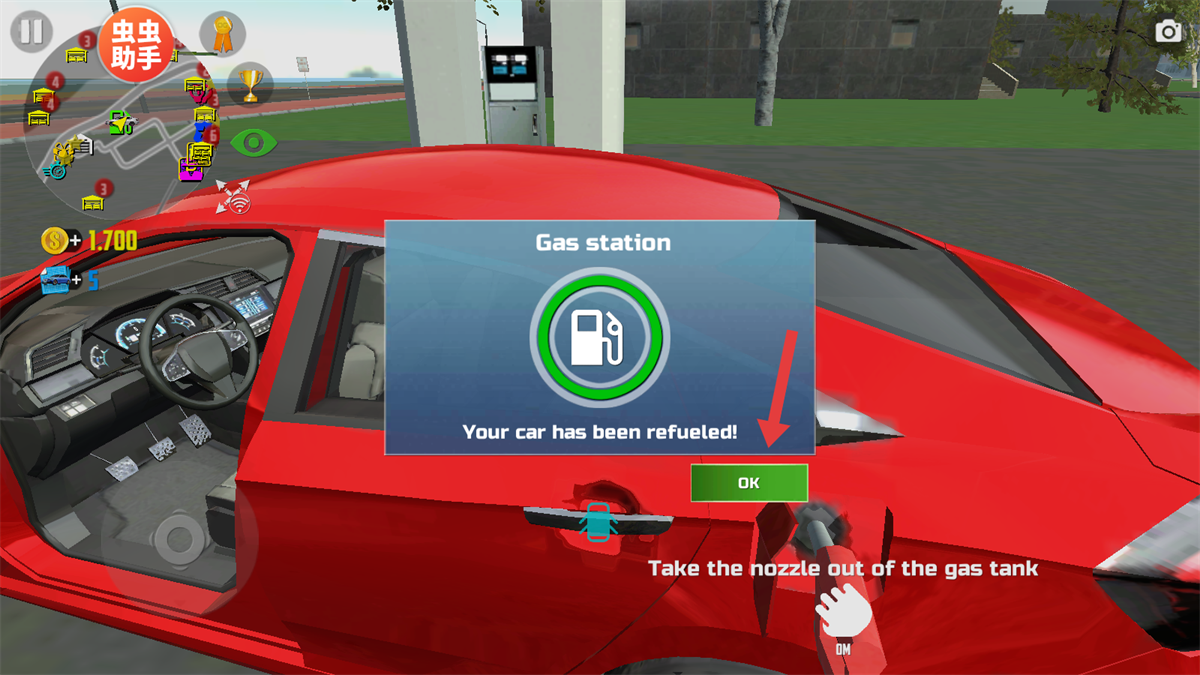Open the orange Chinese assistant overlay bubble

point(136,45)
